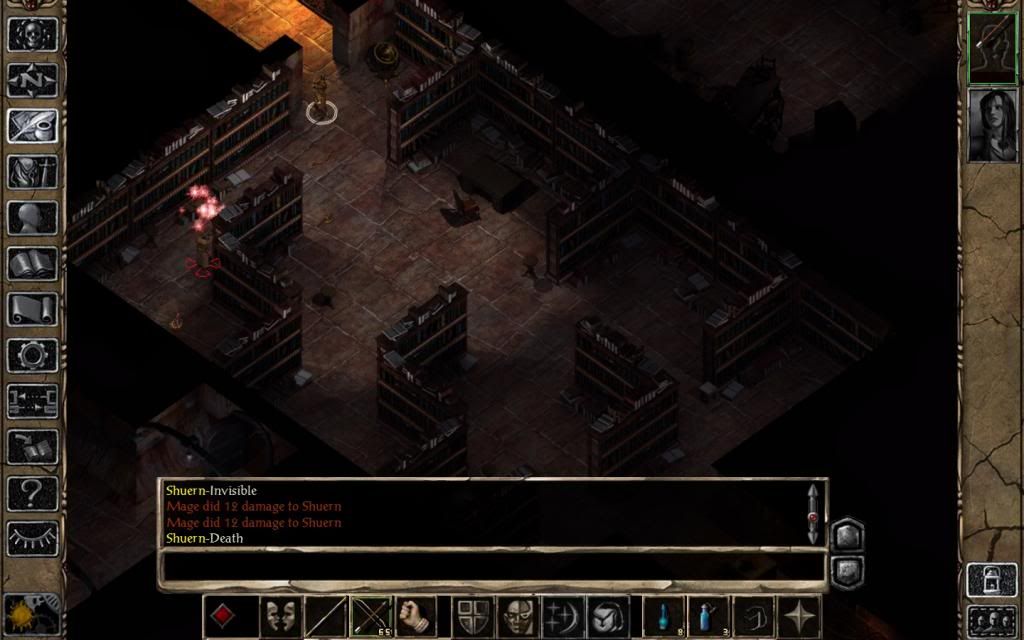Select the four-pointed star special abilities button
This screenshot has width=1024, height=640.
point(801,616)
